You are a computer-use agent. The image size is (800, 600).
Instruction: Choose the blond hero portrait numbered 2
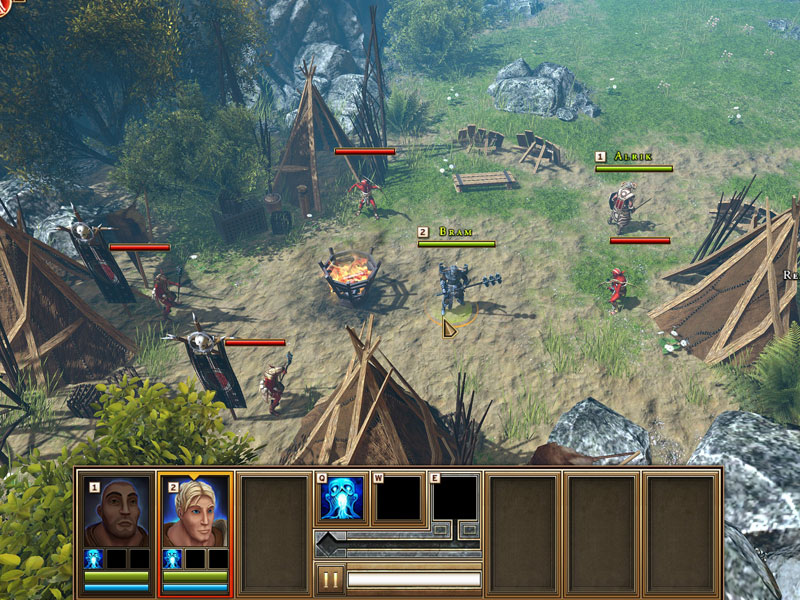(x=194, y=511)
